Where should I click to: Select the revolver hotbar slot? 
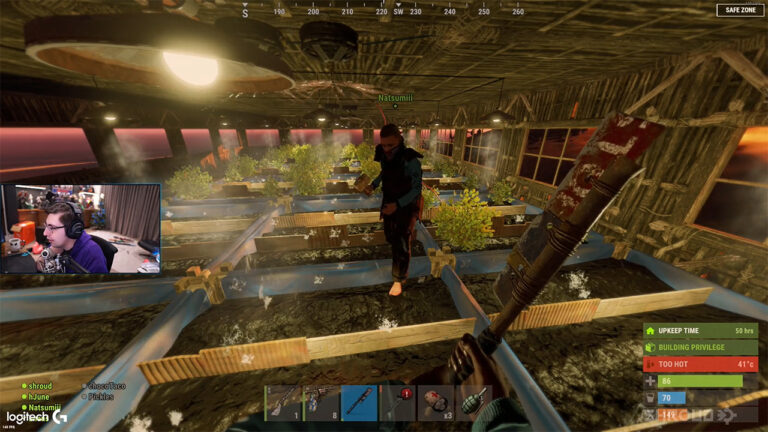click(321, 402)
